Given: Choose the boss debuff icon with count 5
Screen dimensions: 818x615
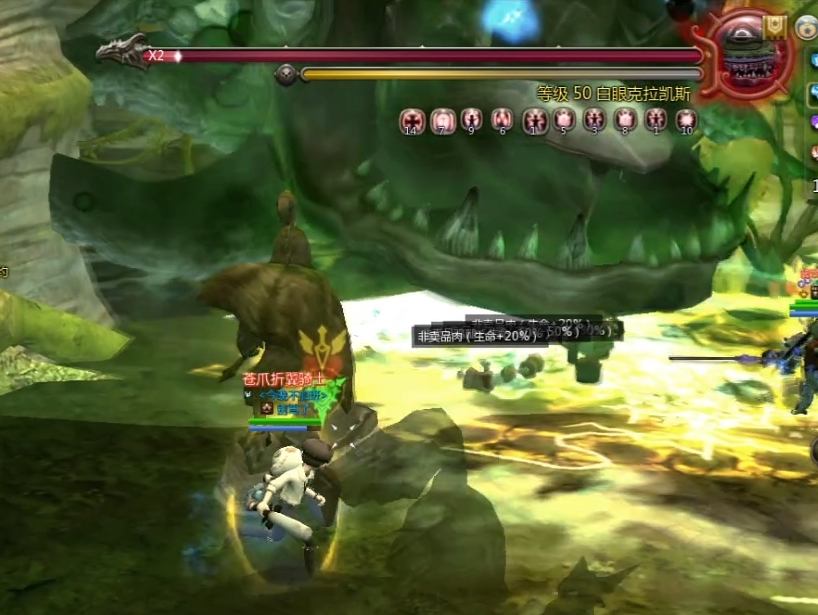Looking at the screenshot, I should point(564,121).
